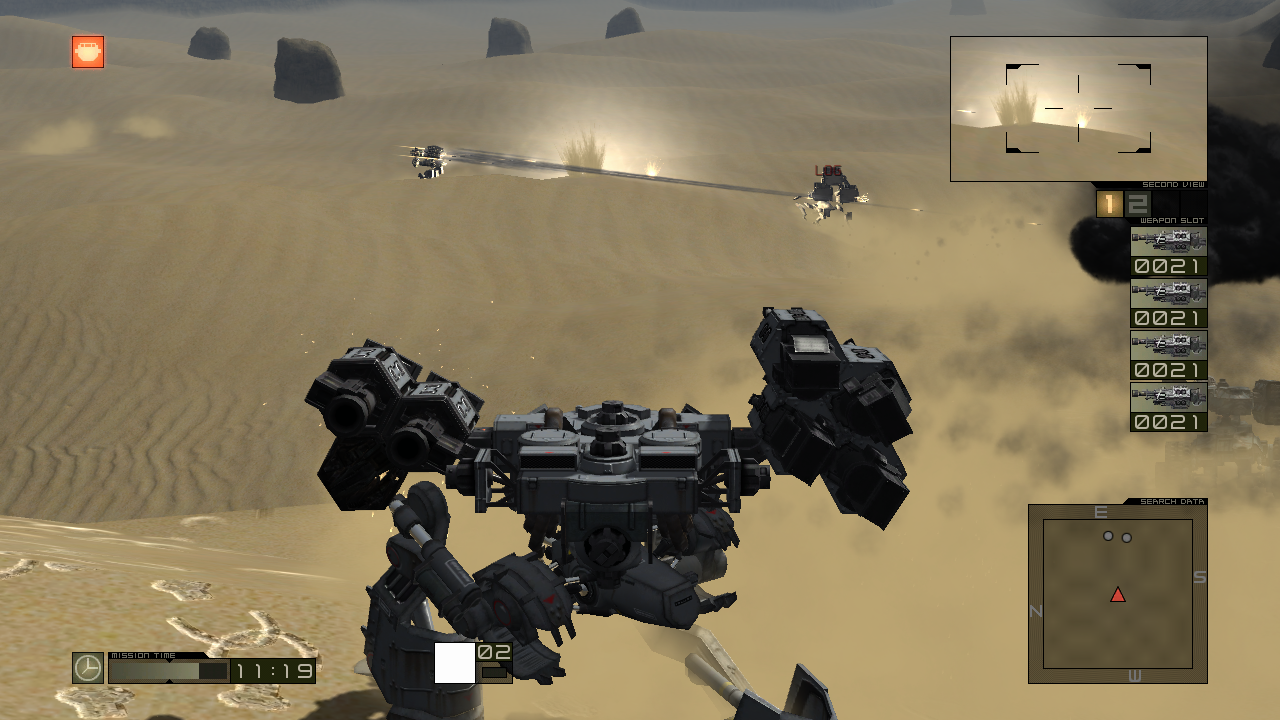Select the bottom weapon icon in Weapon Slot
The width and height of the screenshot is (1280, 720).
point(1168,397)
